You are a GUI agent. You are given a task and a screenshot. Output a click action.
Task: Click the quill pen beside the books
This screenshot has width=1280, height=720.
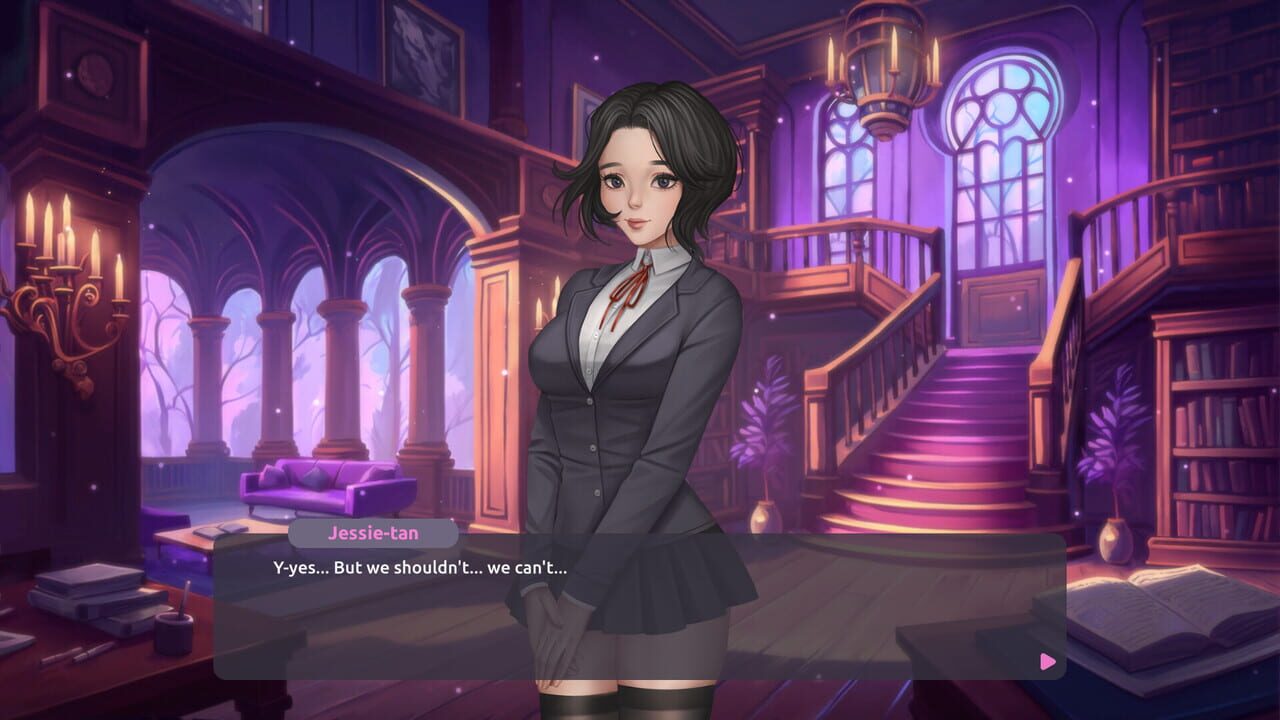[x=78, y=655]
